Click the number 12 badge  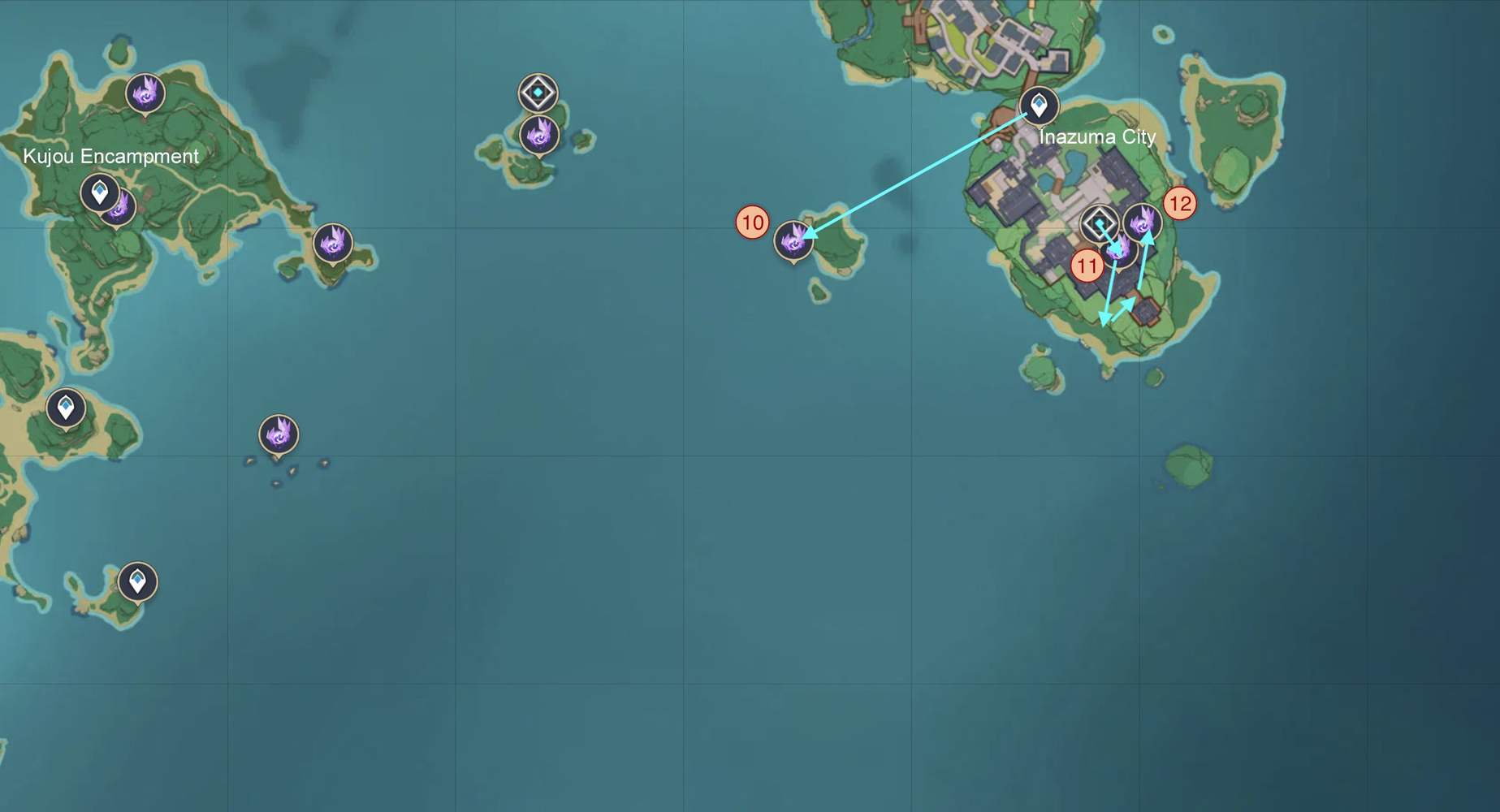click(1180, 205)
